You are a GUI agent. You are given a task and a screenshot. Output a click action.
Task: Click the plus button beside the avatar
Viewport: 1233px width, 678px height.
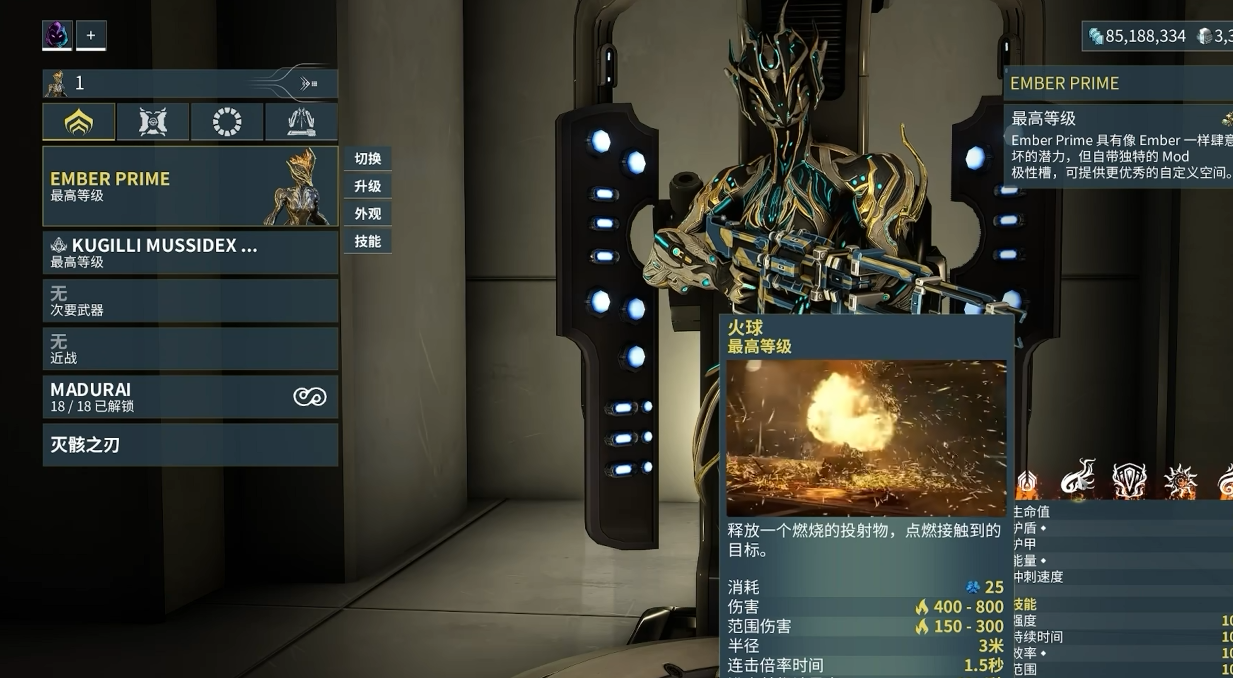click(x=91, y=35)
